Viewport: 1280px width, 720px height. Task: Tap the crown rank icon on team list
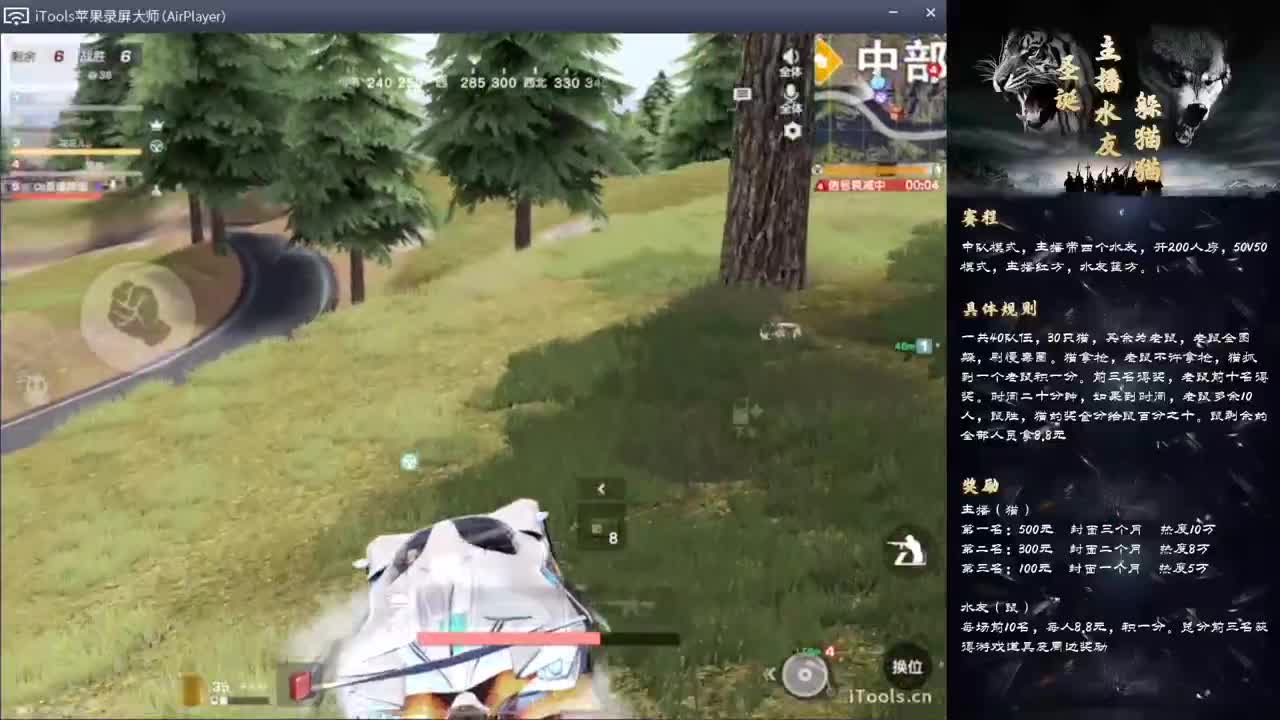pyautogui.click(x=157, y=123)
